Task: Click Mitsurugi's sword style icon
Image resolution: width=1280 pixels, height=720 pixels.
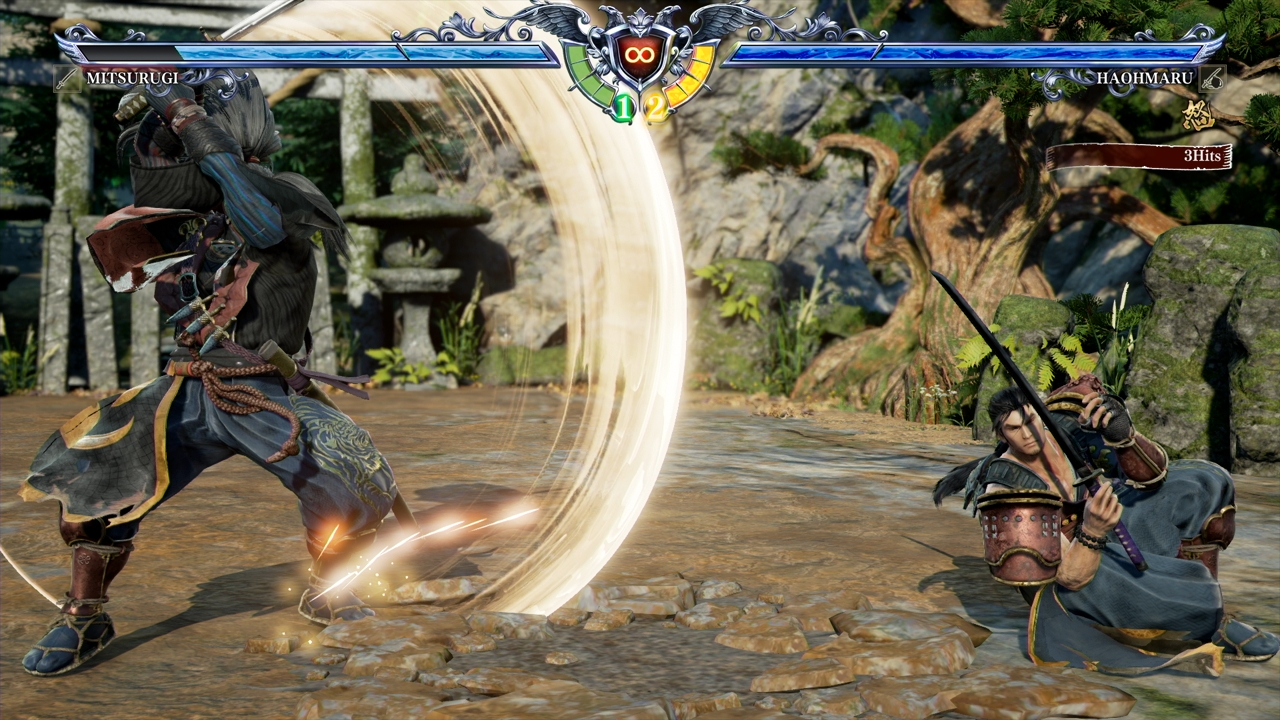Action: [68, 78]
